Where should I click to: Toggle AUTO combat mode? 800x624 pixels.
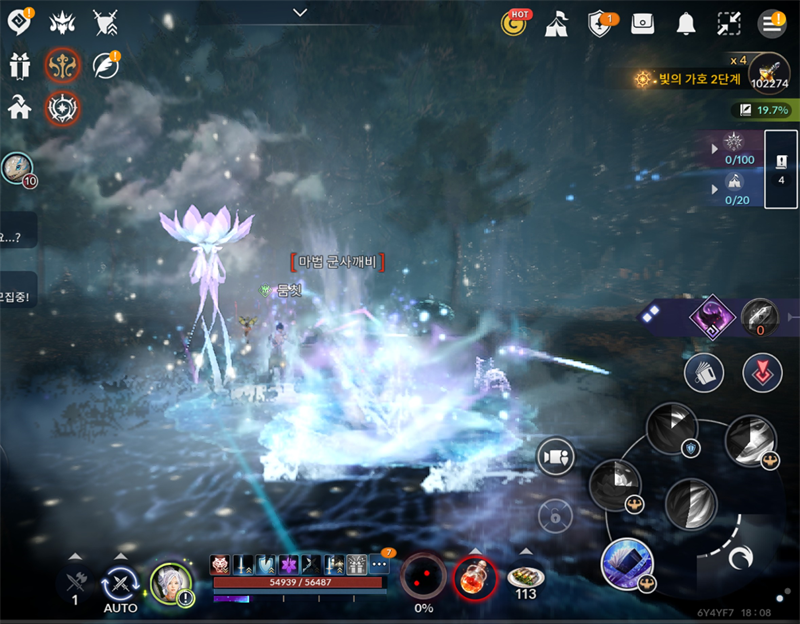(121, 581)
